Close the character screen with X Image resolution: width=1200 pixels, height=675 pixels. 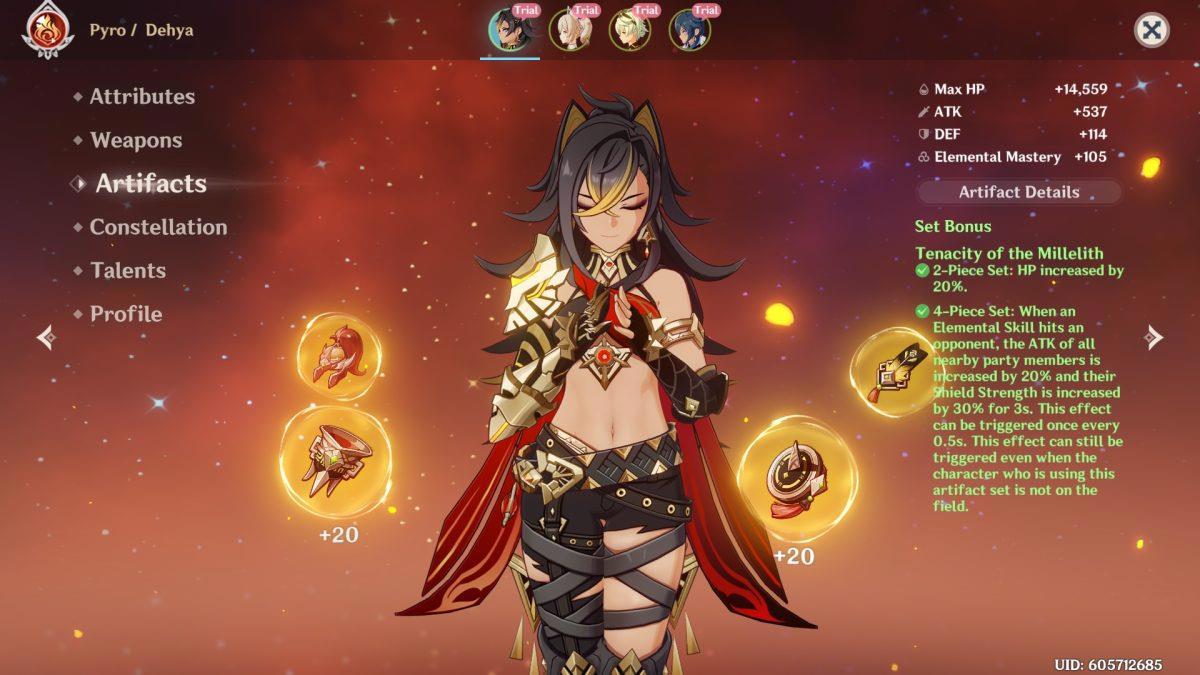coord(1152,30)
